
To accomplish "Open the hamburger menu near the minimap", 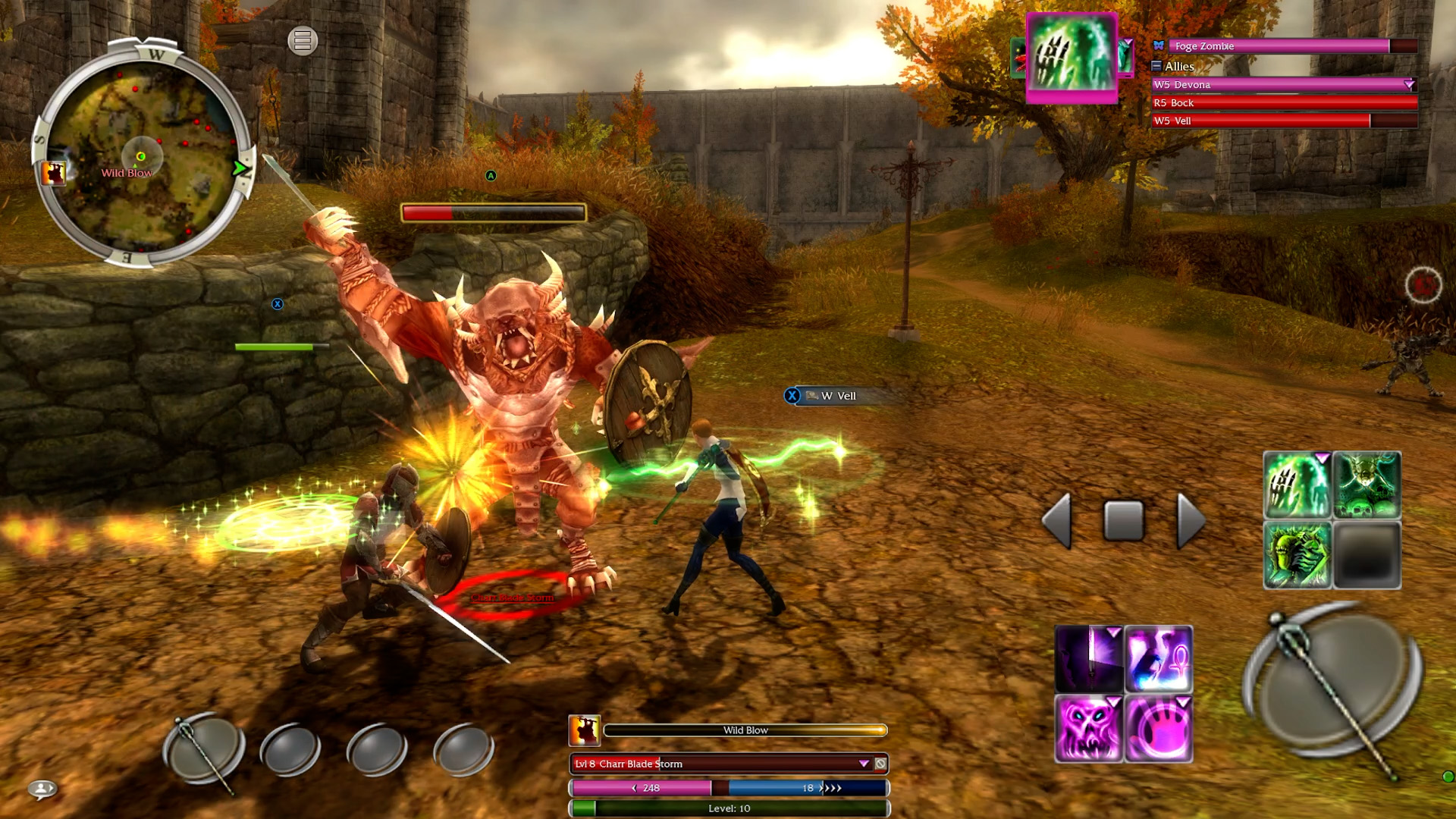I will point(302,42).
